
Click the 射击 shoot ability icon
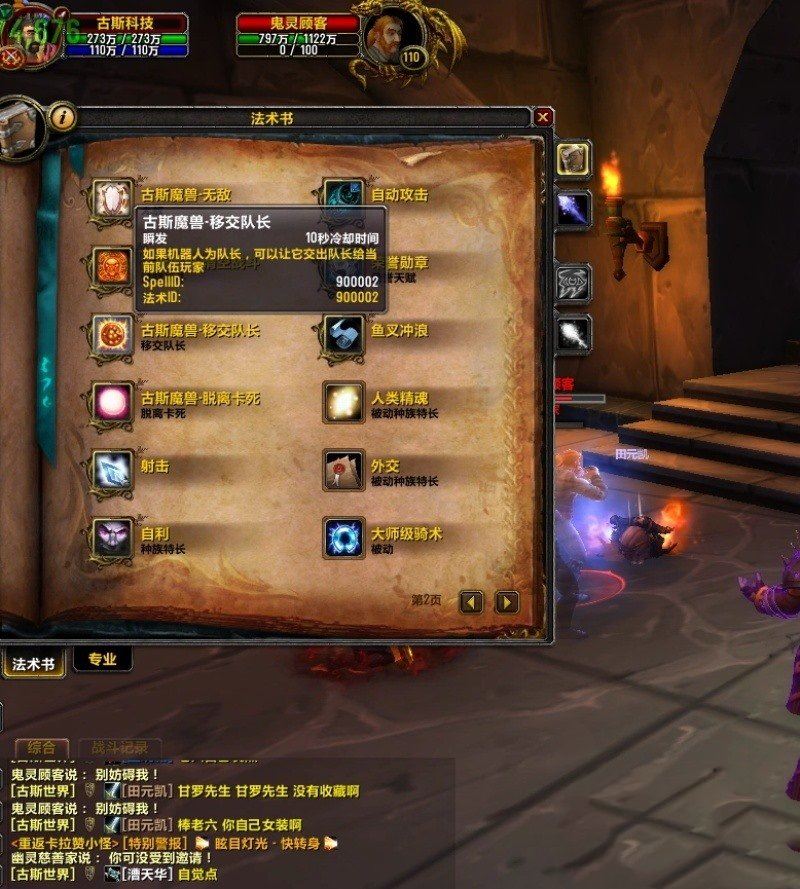coord(112,470)
